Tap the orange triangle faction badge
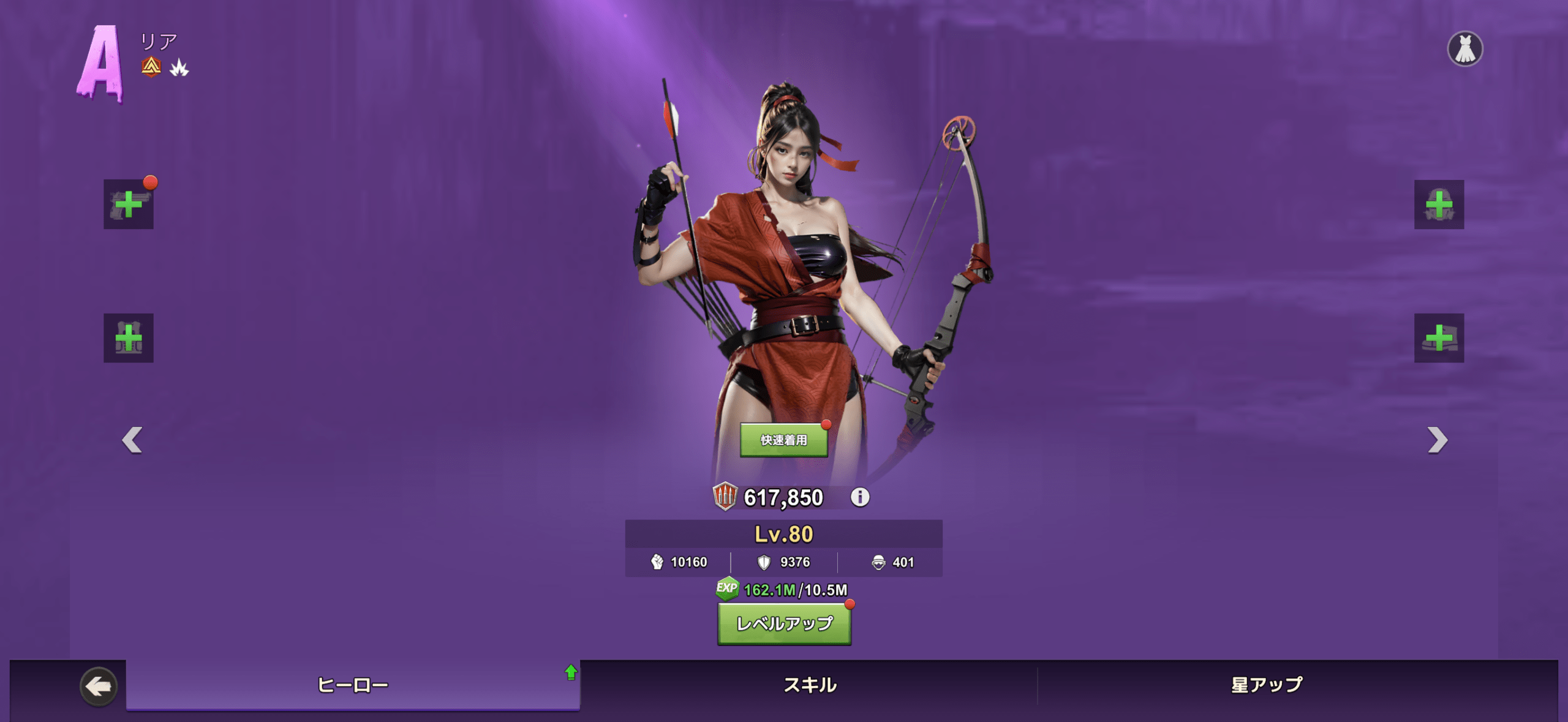 pyautogui.click(x=151, y=67)
